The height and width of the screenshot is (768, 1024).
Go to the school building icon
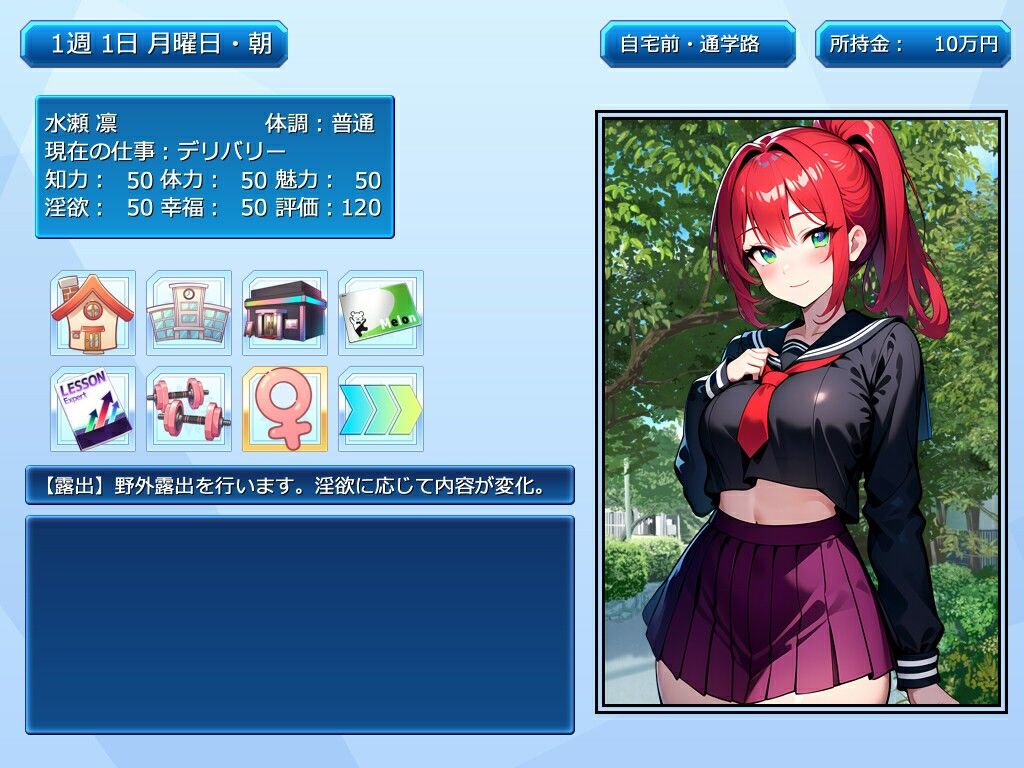(x=189, y=313)
